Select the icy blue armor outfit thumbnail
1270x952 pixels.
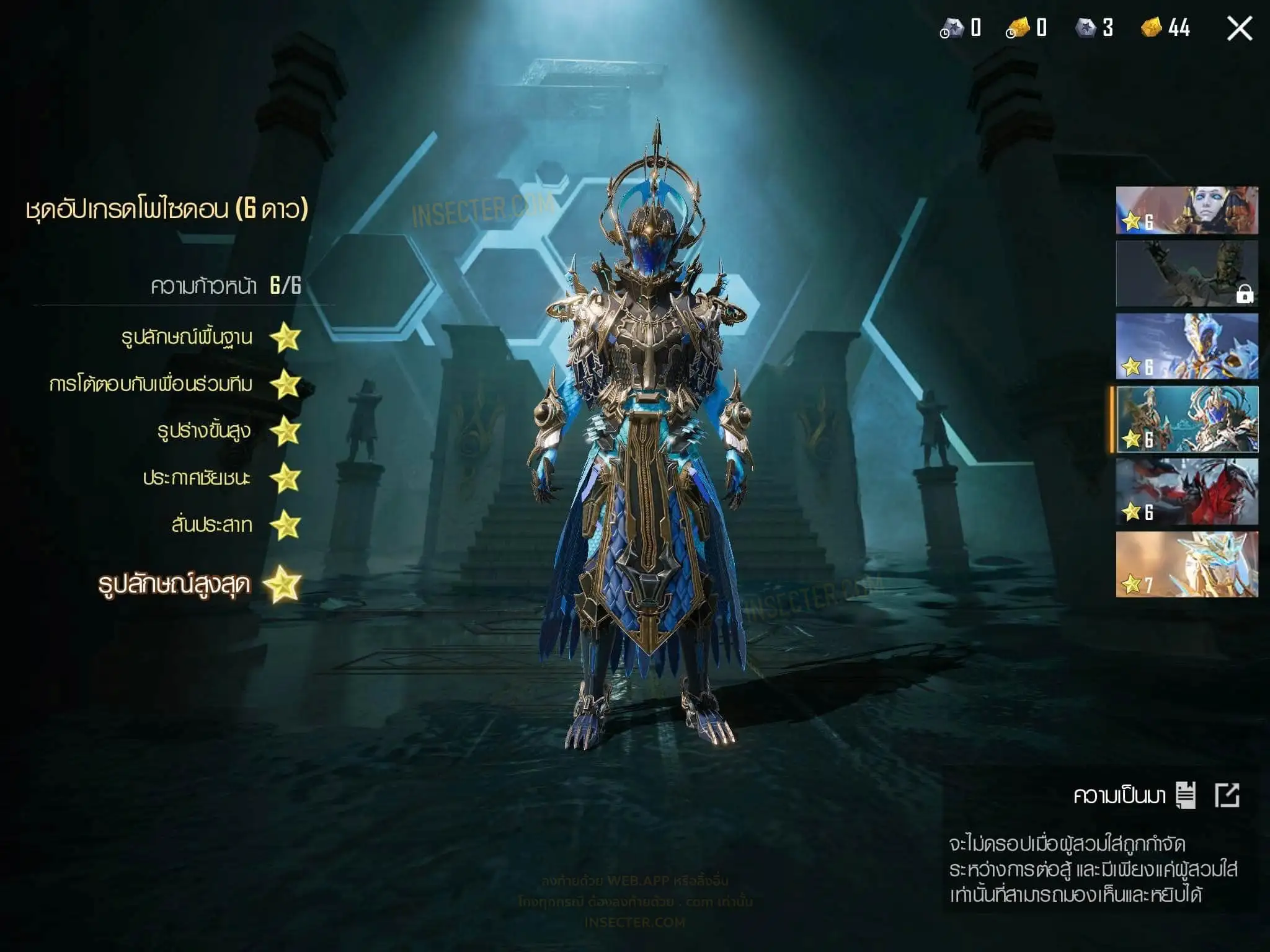click(x=1187, y=346)
